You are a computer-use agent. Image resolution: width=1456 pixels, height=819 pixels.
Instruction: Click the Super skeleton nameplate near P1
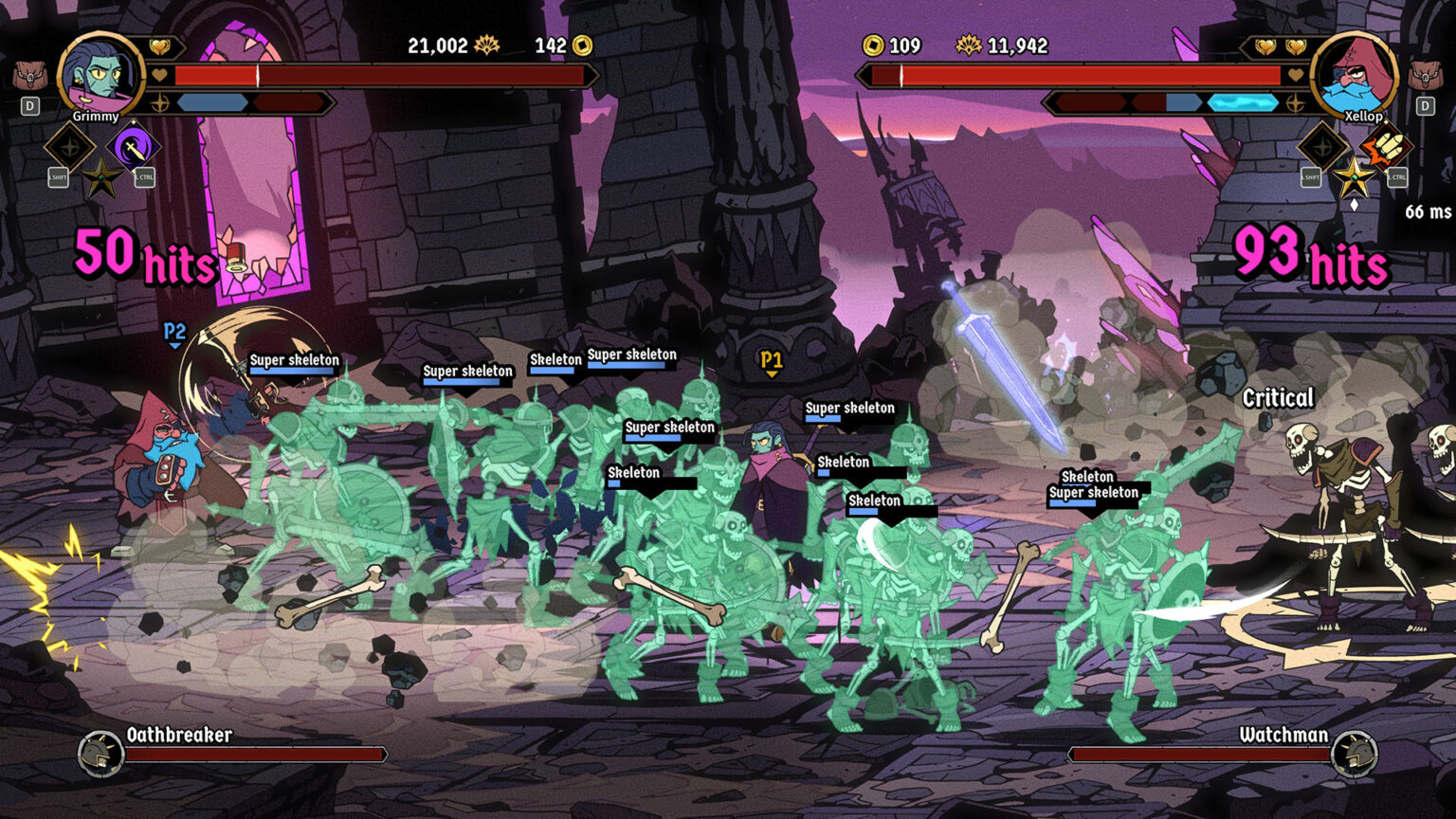pos(849,408)
